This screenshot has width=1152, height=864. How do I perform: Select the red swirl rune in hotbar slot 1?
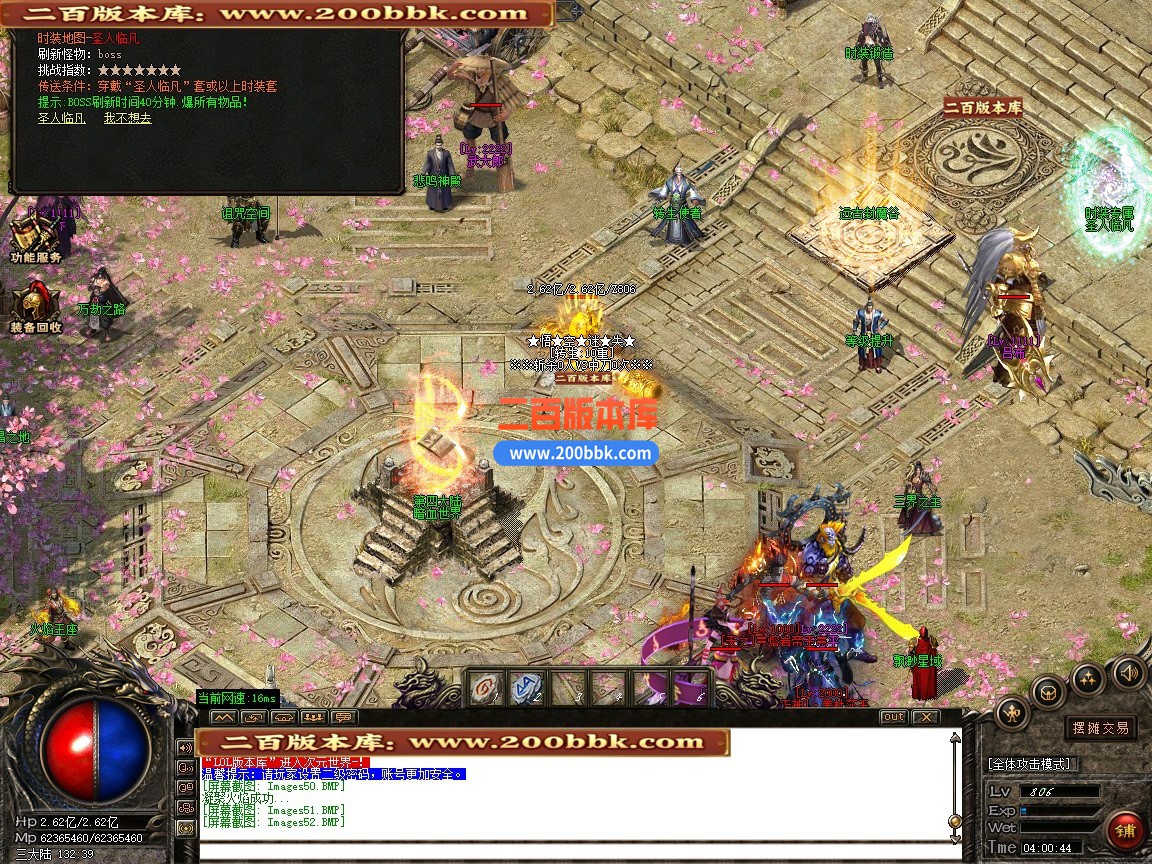pyautogui.click(x=487, y=687)
